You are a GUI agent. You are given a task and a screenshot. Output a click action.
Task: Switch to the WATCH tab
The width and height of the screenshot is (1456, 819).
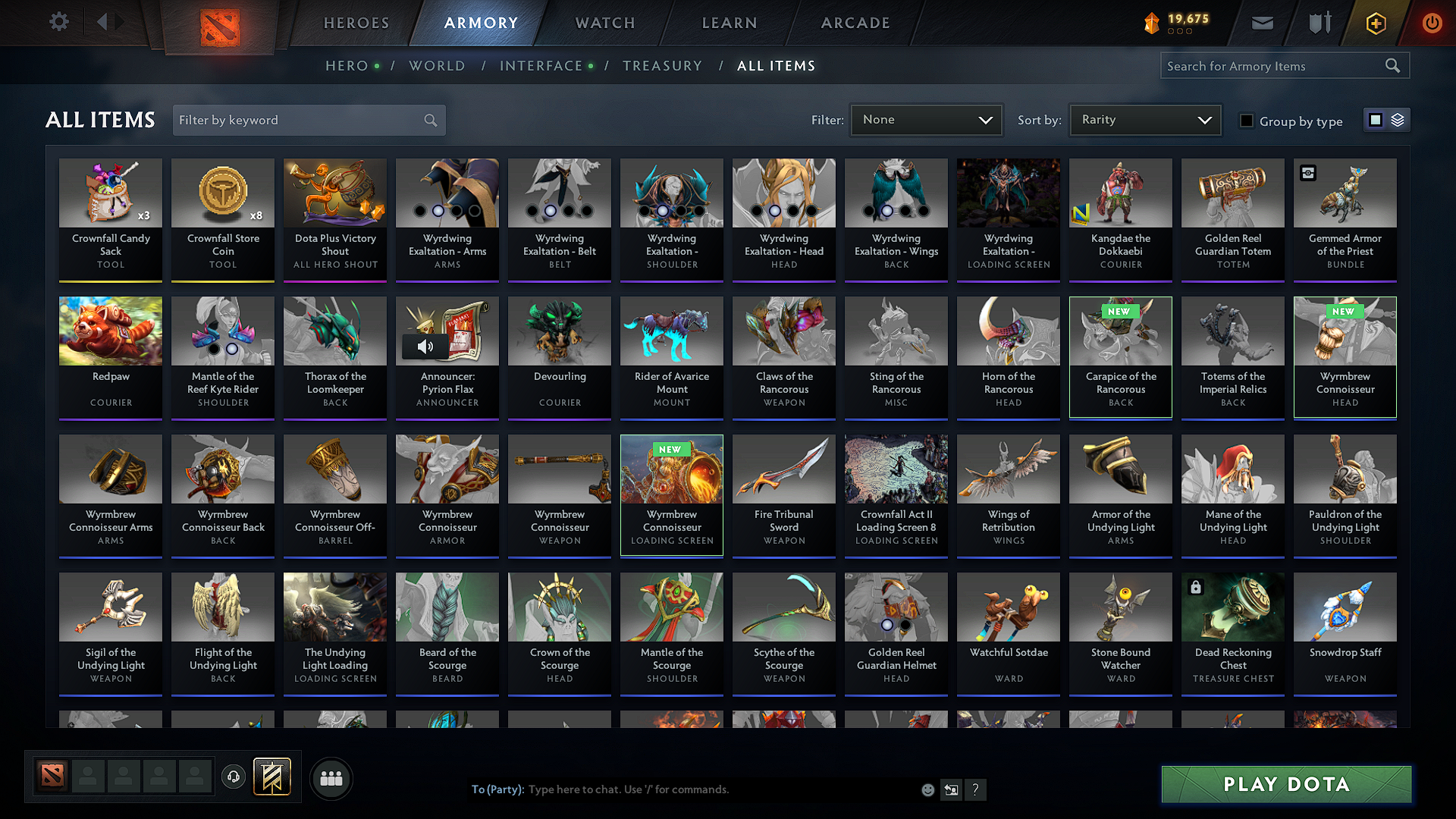604,23
